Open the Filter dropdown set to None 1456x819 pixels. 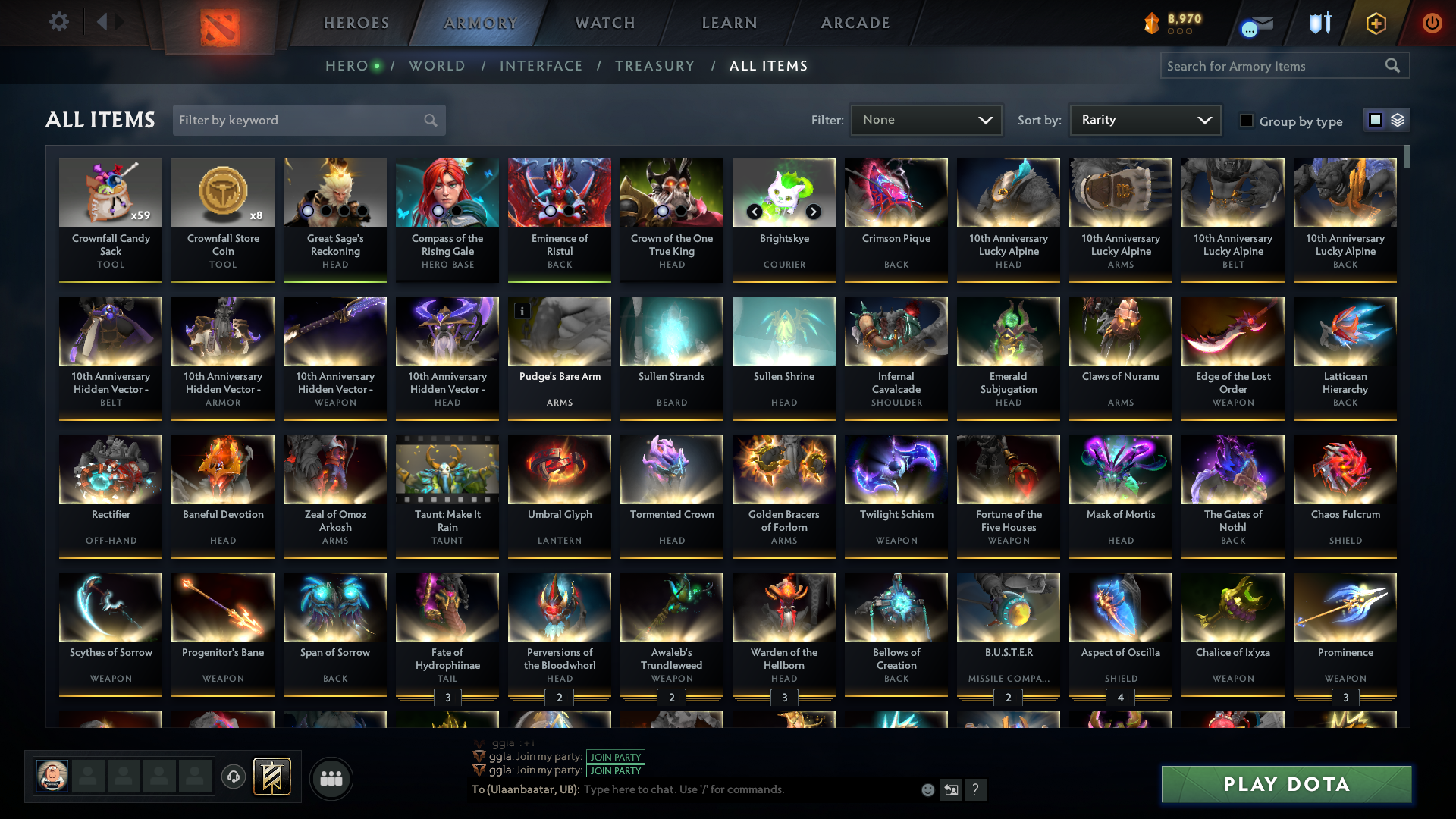(926, 119)
